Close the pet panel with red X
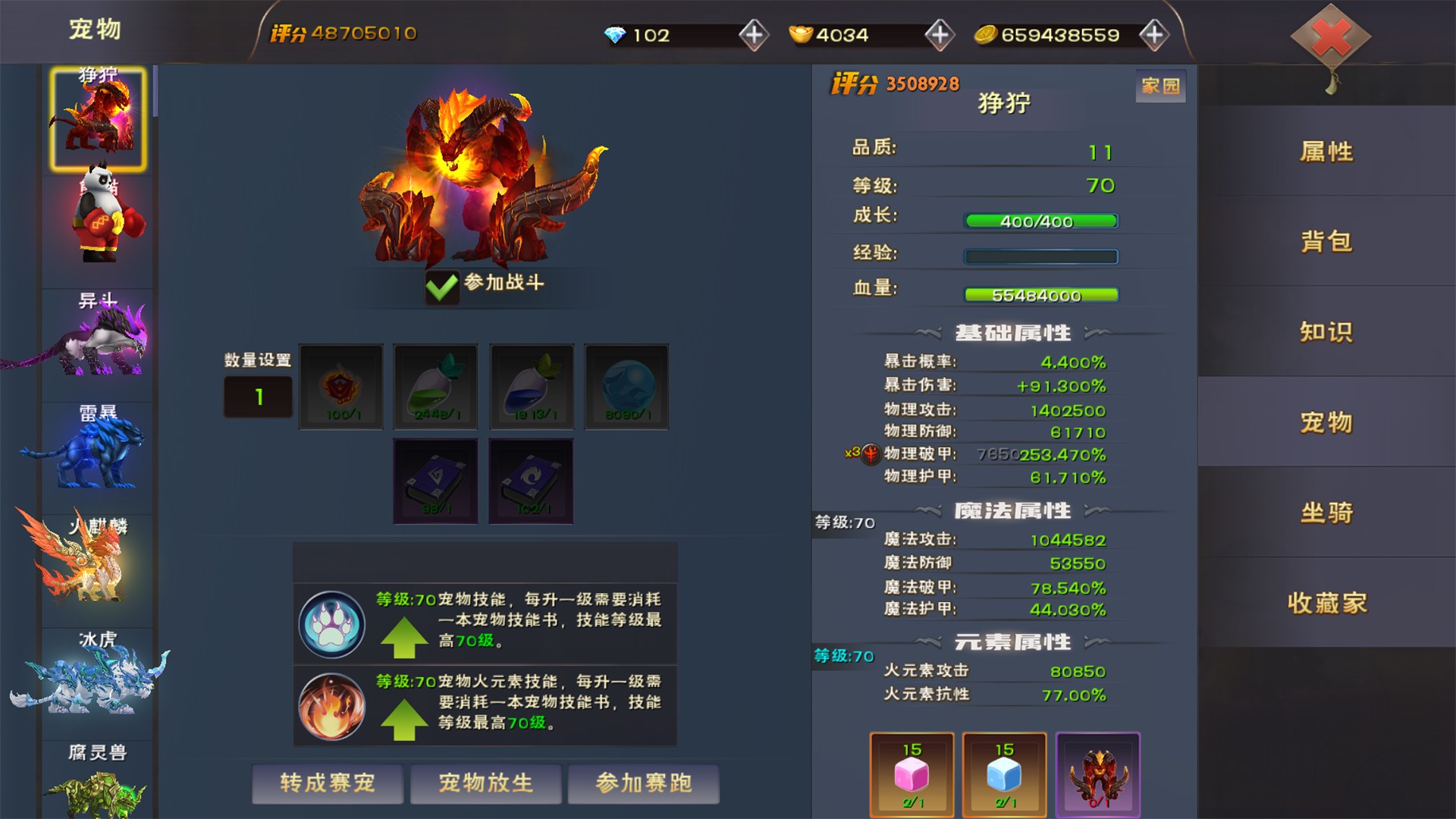 [x=1331, y=37]
